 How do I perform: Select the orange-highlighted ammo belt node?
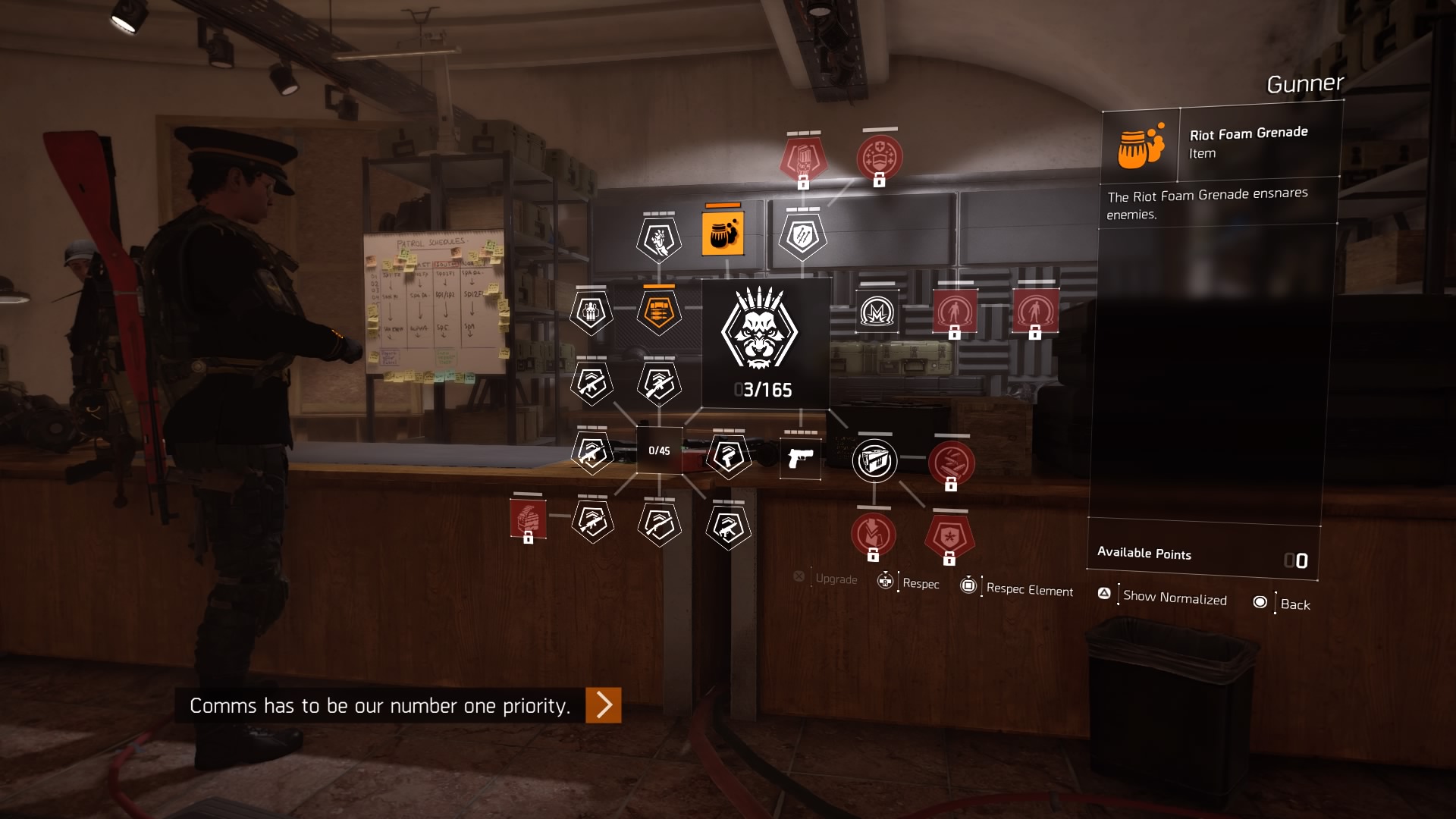[658, 312]
